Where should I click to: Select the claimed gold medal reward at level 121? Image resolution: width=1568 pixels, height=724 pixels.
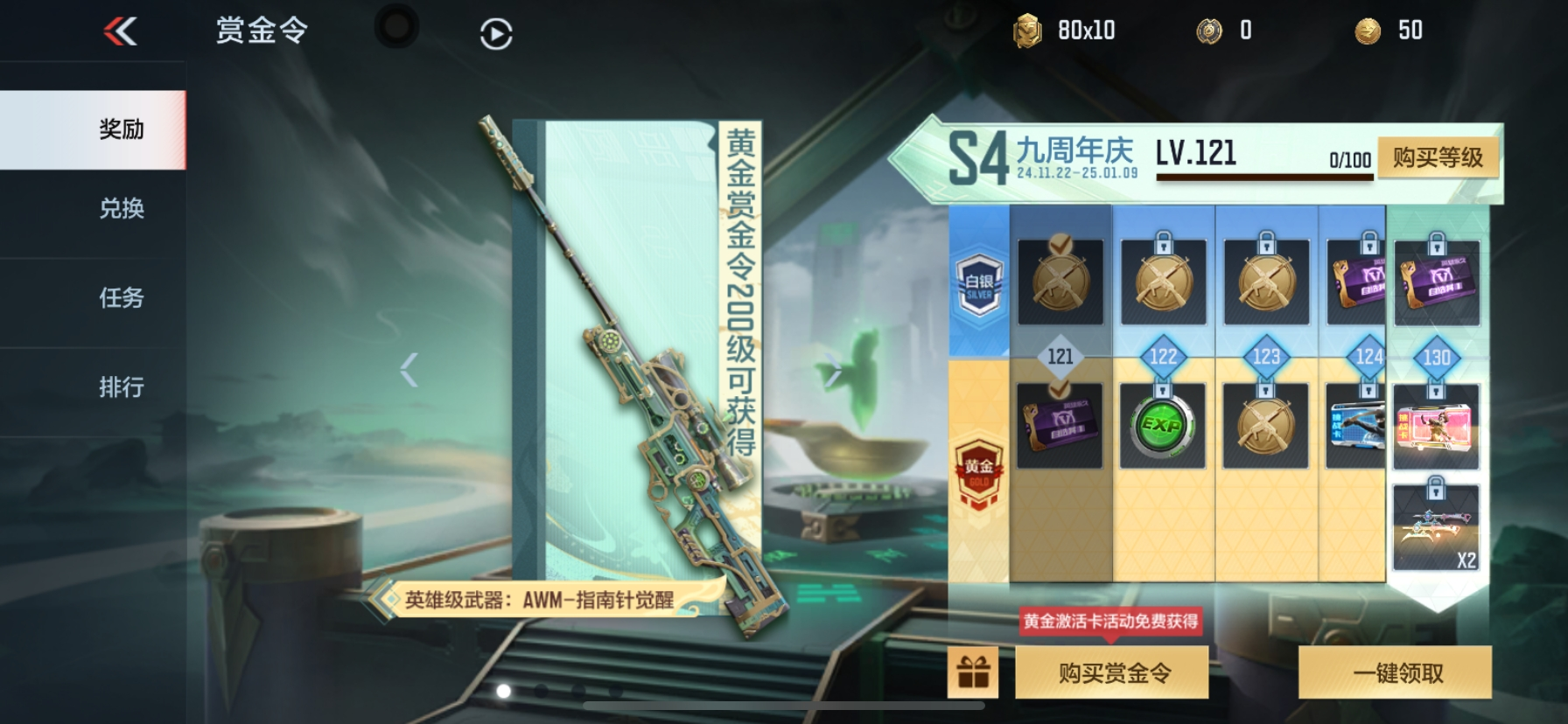click(x=1060, y=280)
